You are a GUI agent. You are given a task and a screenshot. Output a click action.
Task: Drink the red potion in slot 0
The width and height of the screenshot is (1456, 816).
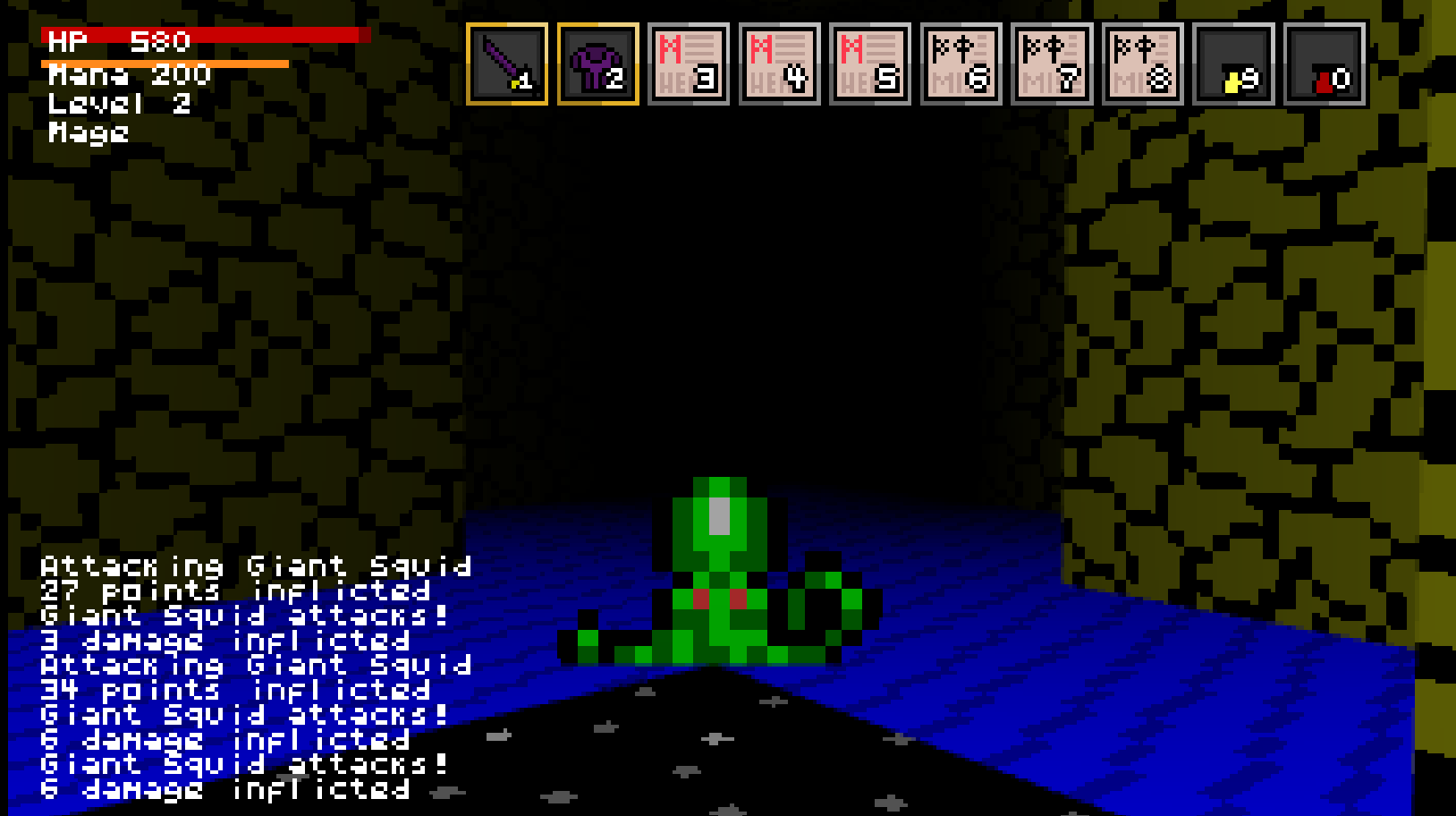[x=1325, y=64]
